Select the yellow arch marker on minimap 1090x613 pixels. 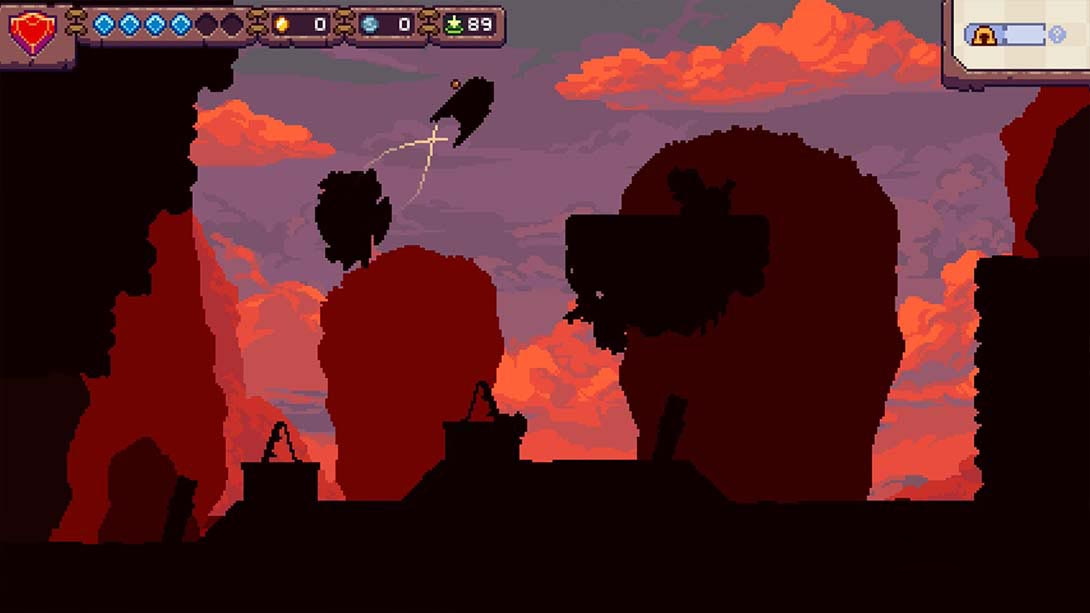click(984, 36)
